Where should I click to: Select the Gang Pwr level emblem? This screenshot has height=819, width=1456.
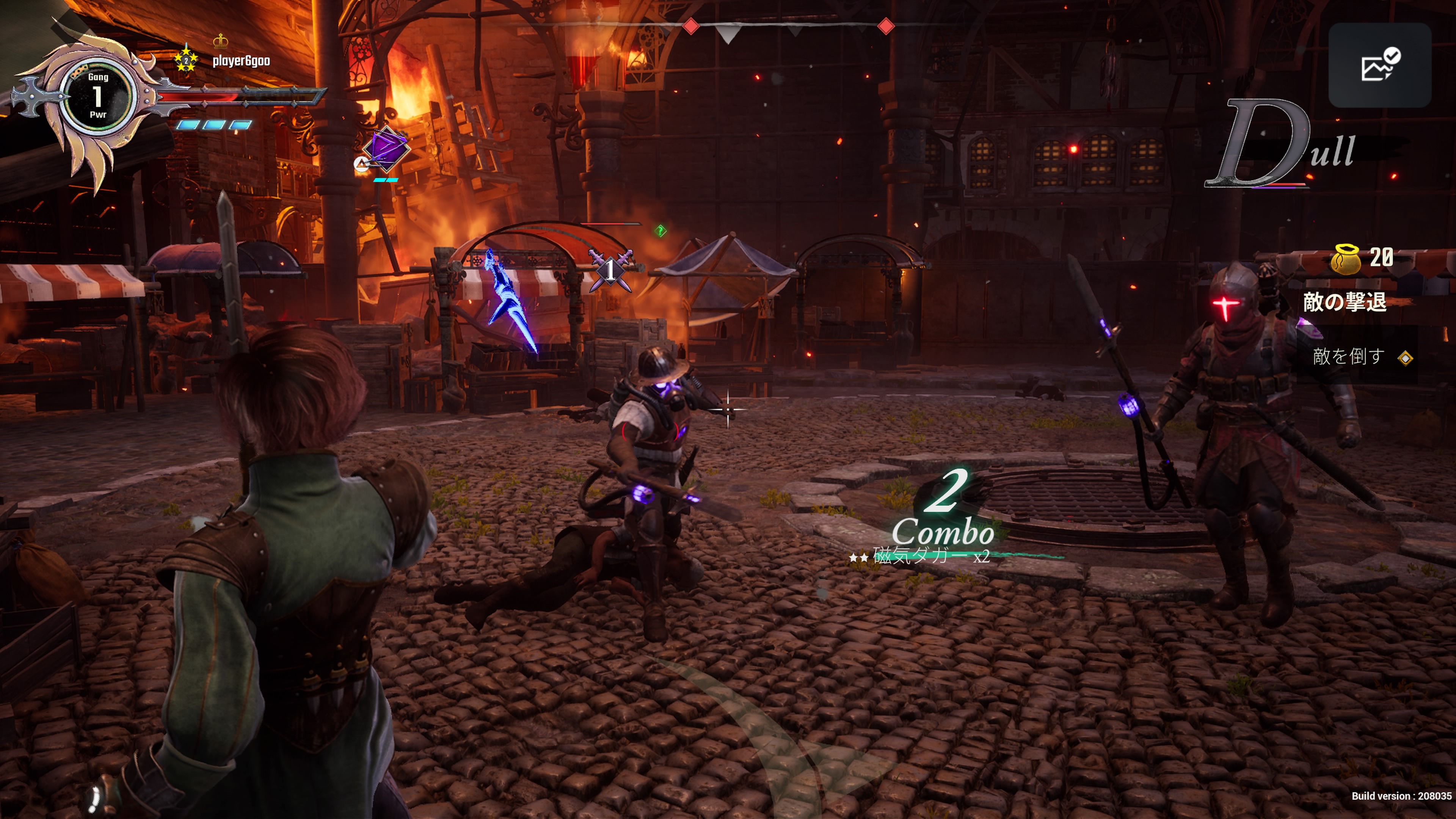click(98, 96)
